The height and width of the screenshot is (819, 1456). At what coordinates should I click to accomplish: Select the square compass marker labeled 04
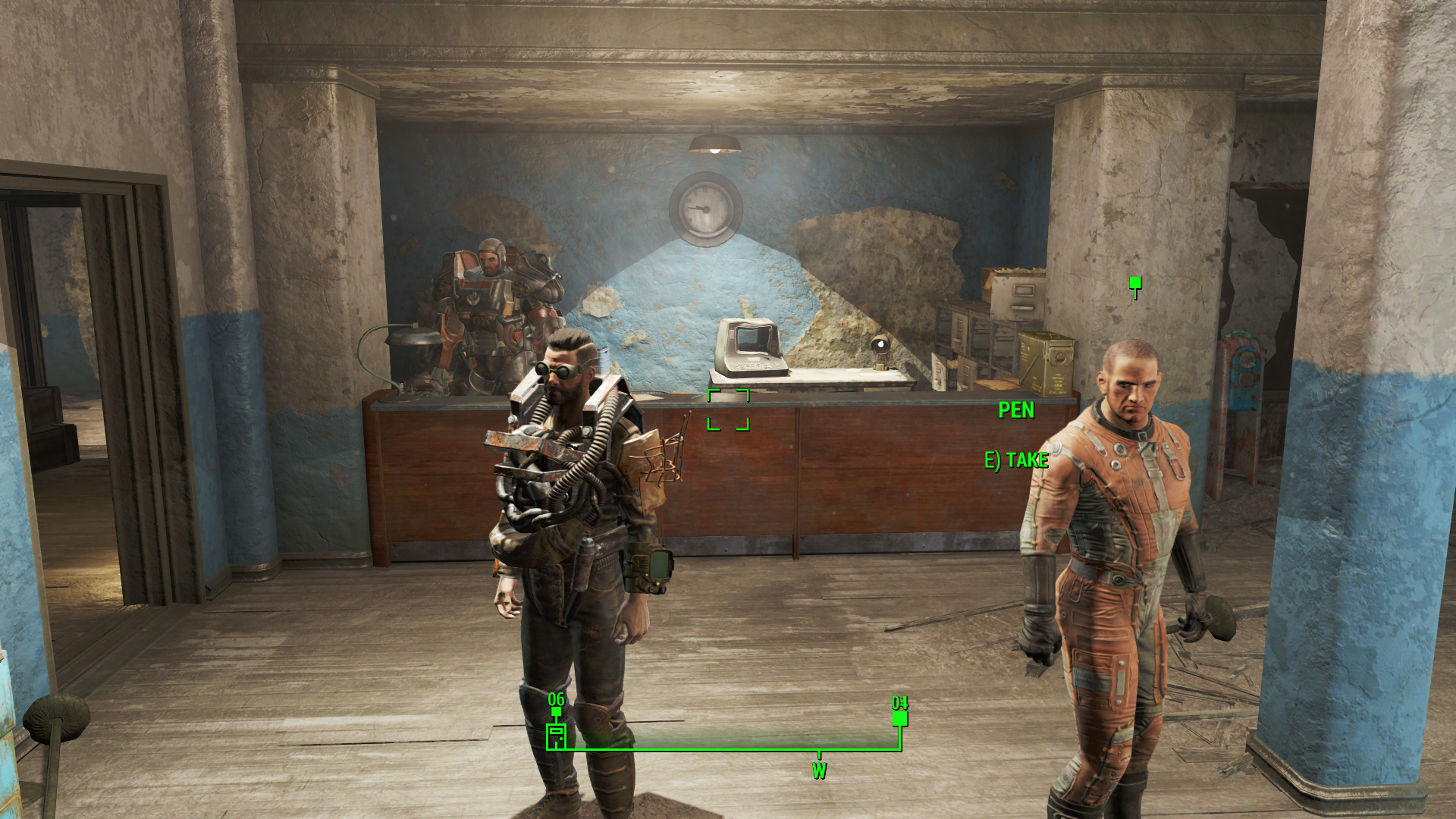coord(900,717)
